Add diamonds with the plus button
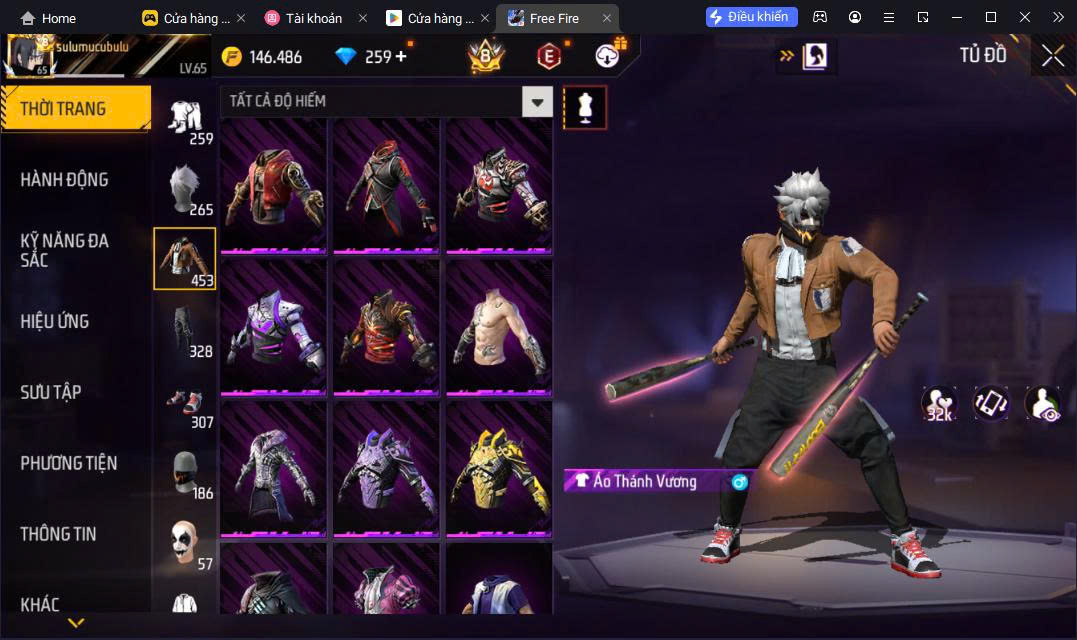1077x640 pixels. [401, 56]
